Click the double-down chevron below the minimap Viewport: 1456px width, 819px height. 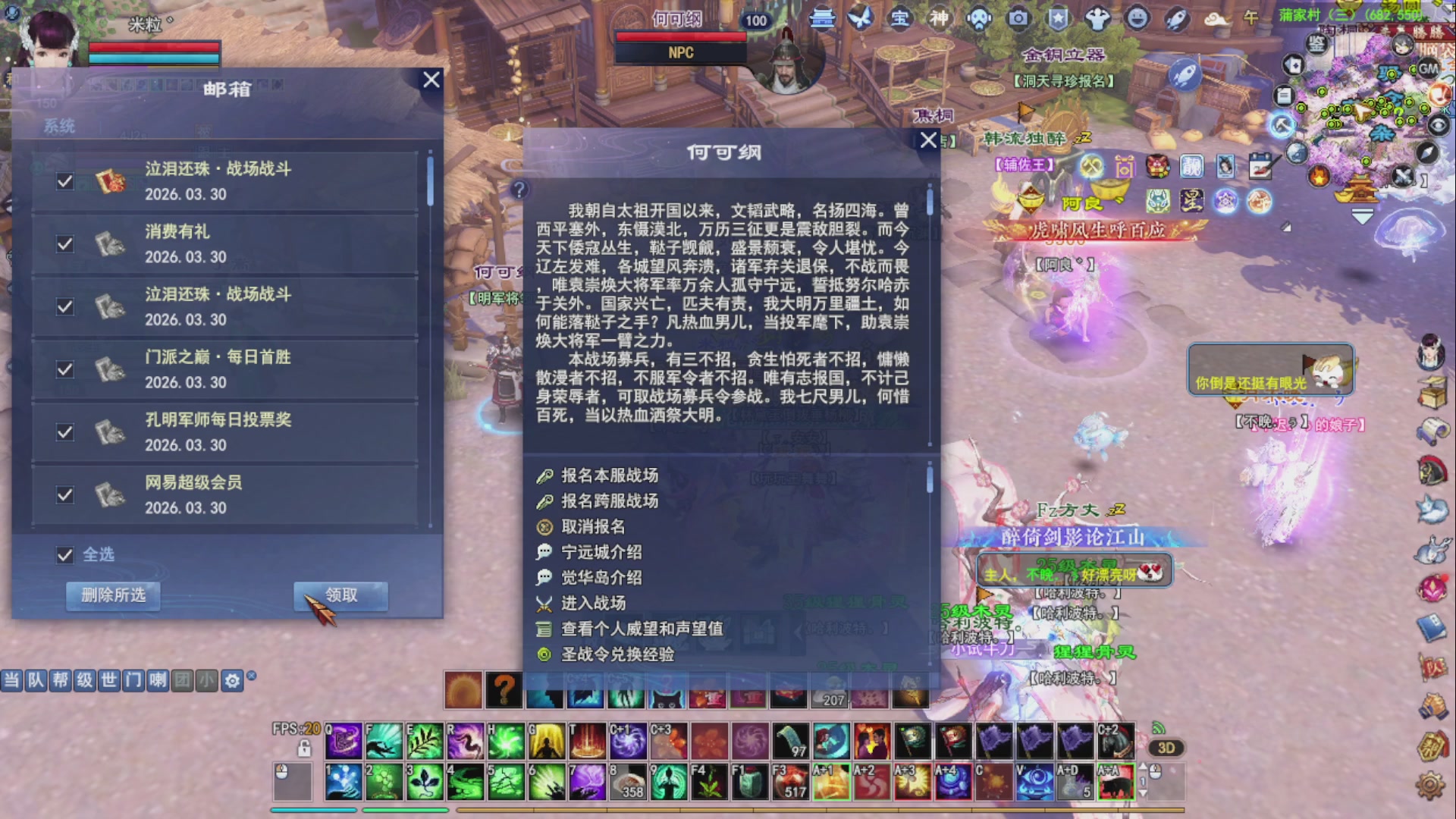pos(1362,218)
